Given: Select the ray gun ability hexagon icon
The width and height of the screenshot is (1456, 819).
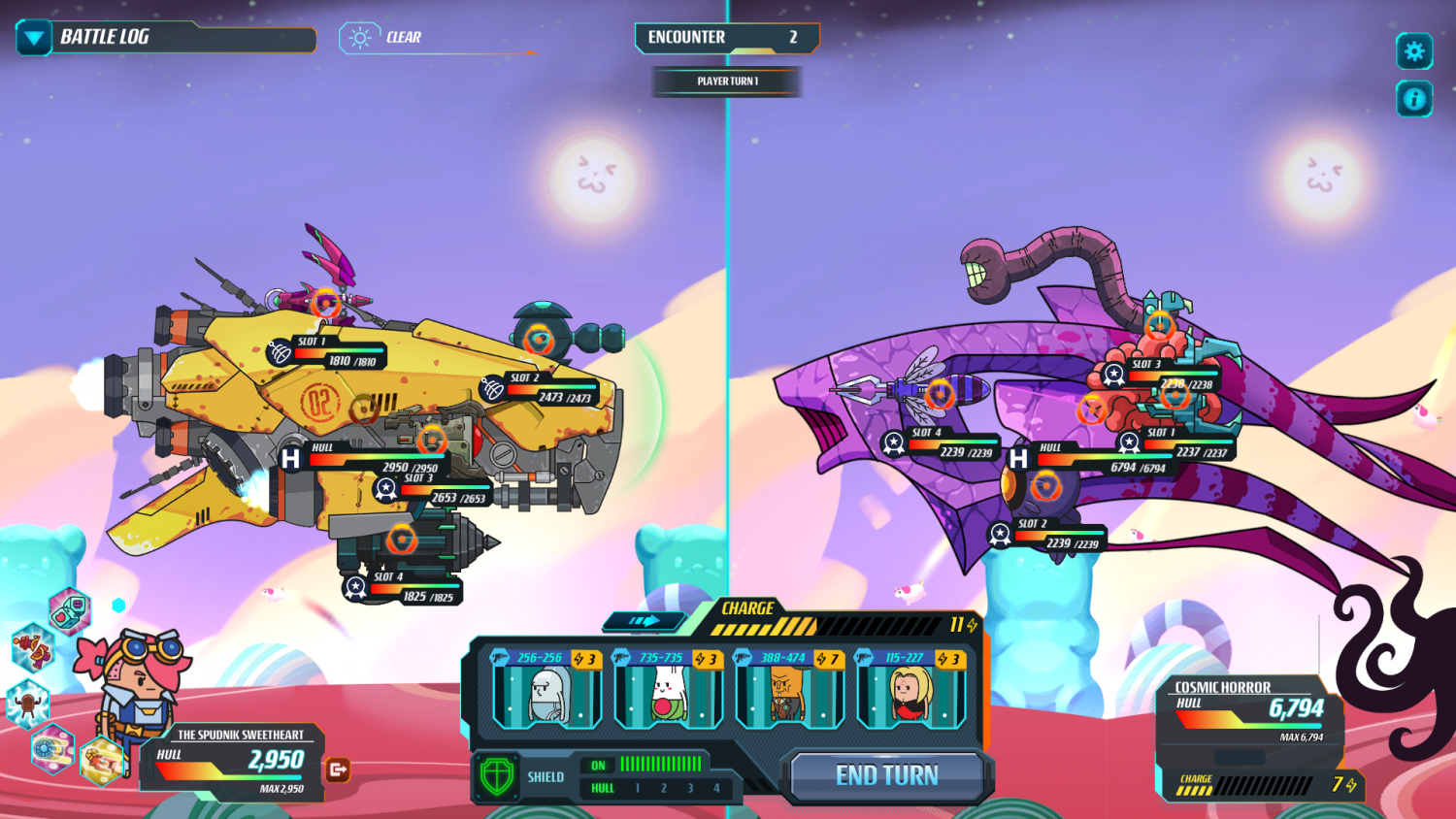Looking at the screenshot, I should [x=34, y=649].
